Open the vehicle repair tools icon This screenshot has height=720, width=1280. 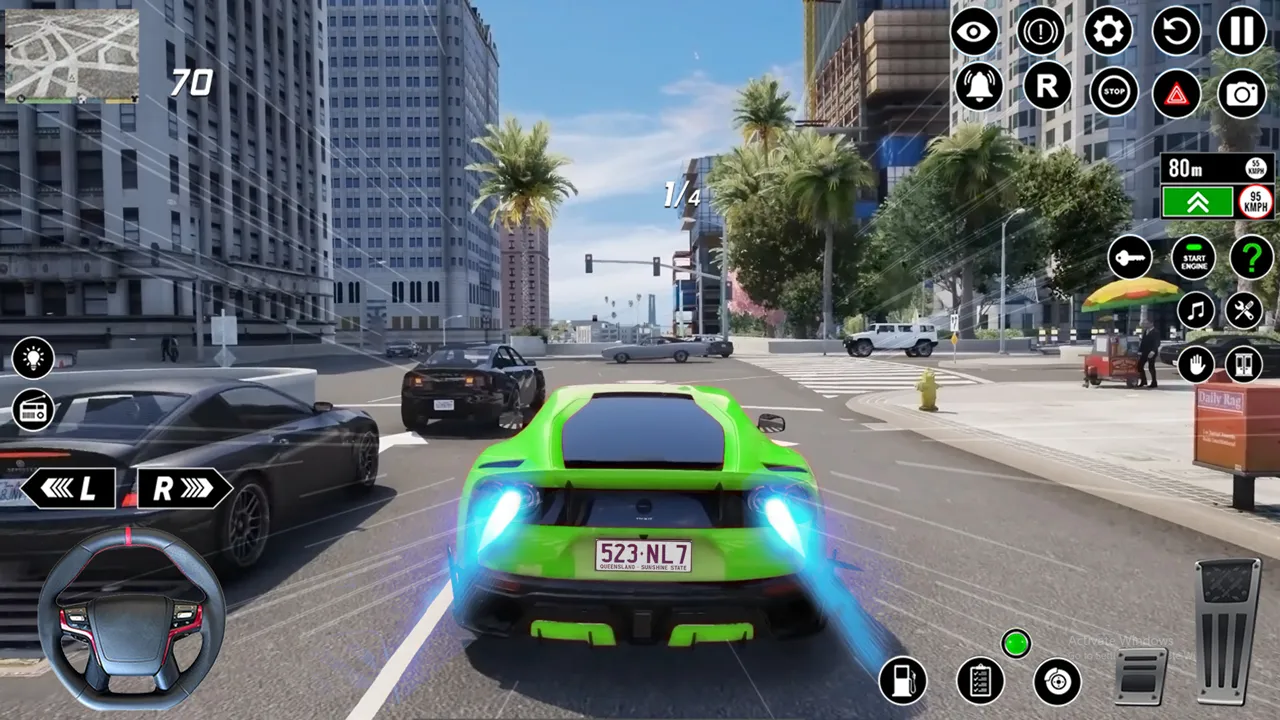[1241, 309]
